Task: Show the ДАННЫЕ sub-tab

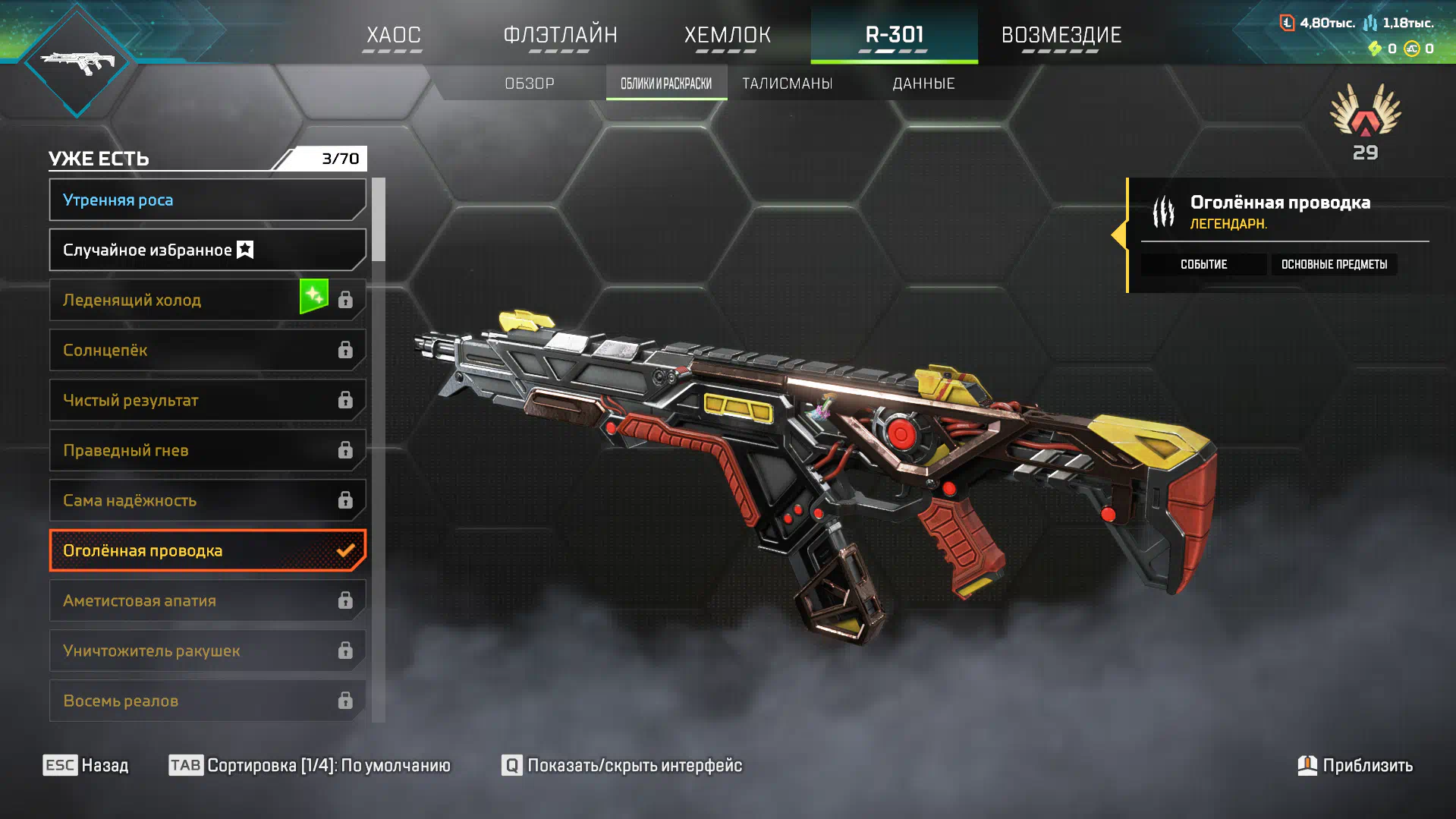Action: click(923, 83)
